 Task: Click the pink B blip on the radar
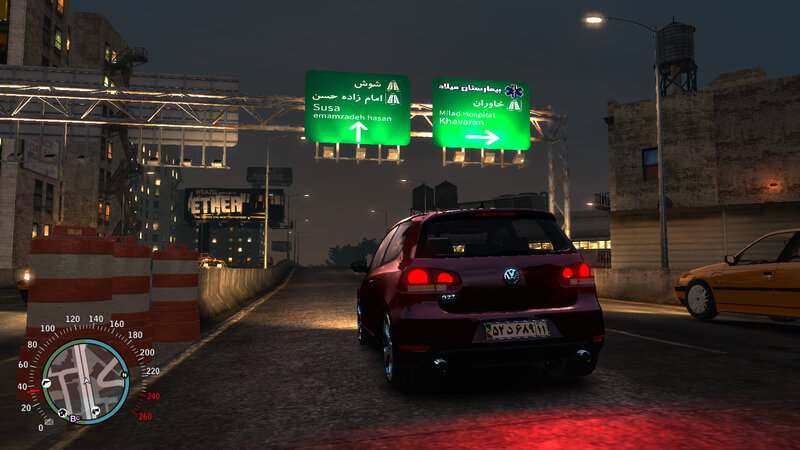pyautogui.click(x=74, y=417)
